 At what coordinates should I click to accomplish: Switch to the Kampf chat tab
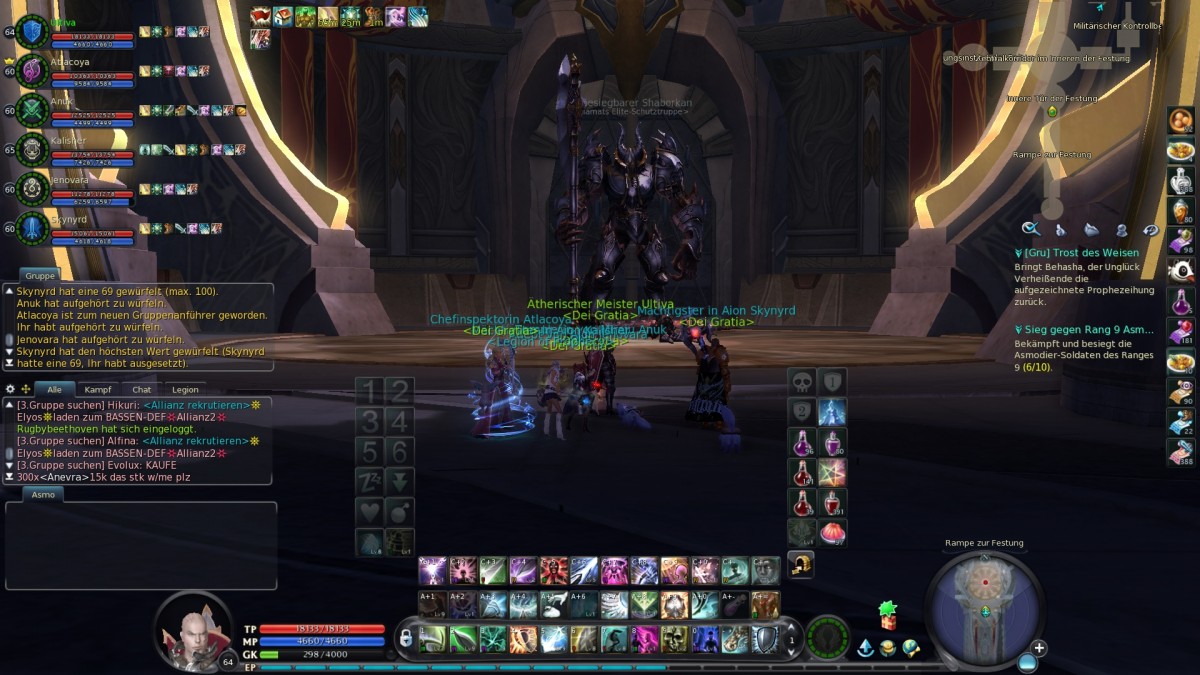click(97, 389)
